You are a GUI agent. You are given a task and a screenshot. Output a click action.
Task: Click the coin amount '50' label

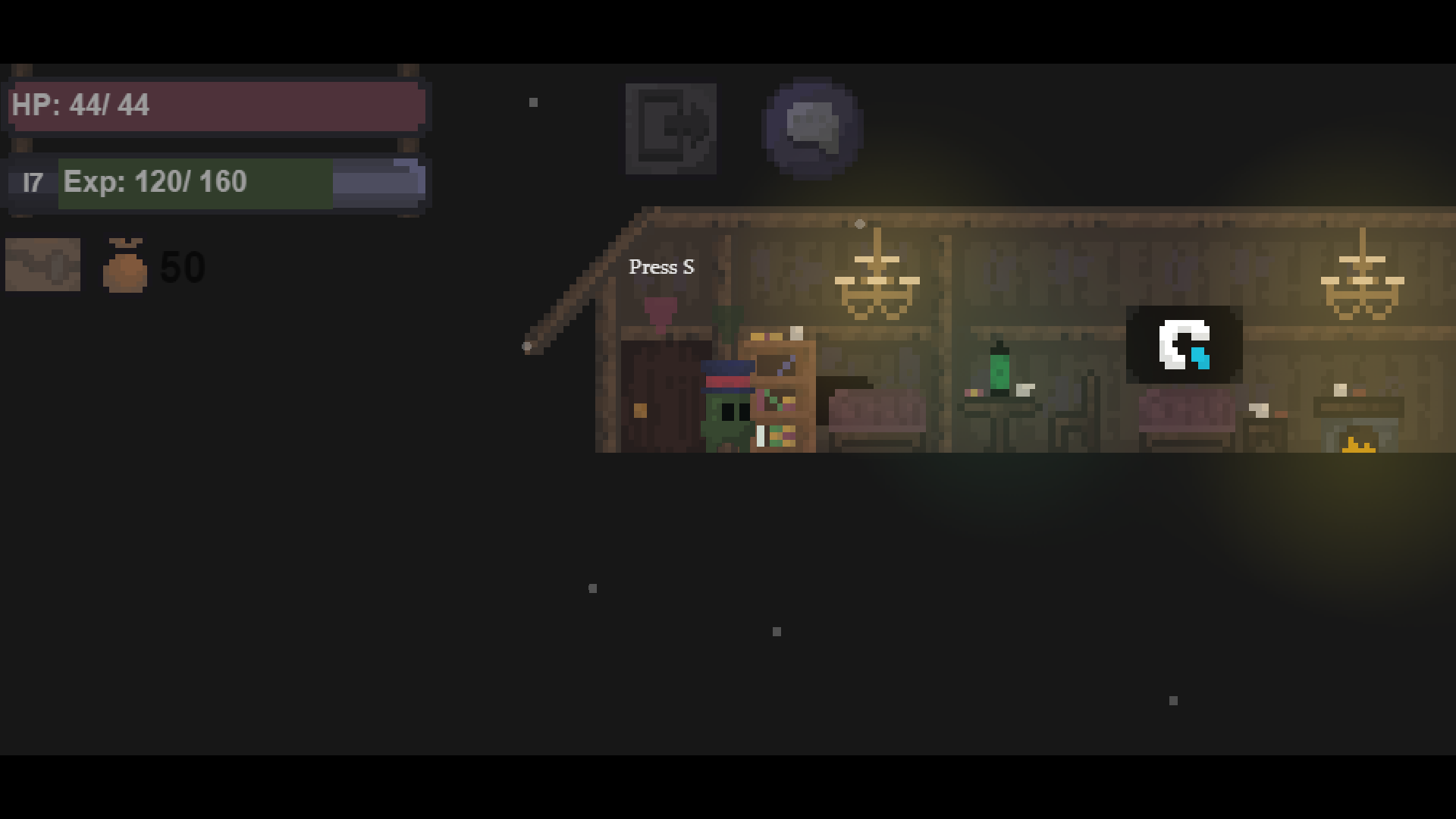[180, 266]
